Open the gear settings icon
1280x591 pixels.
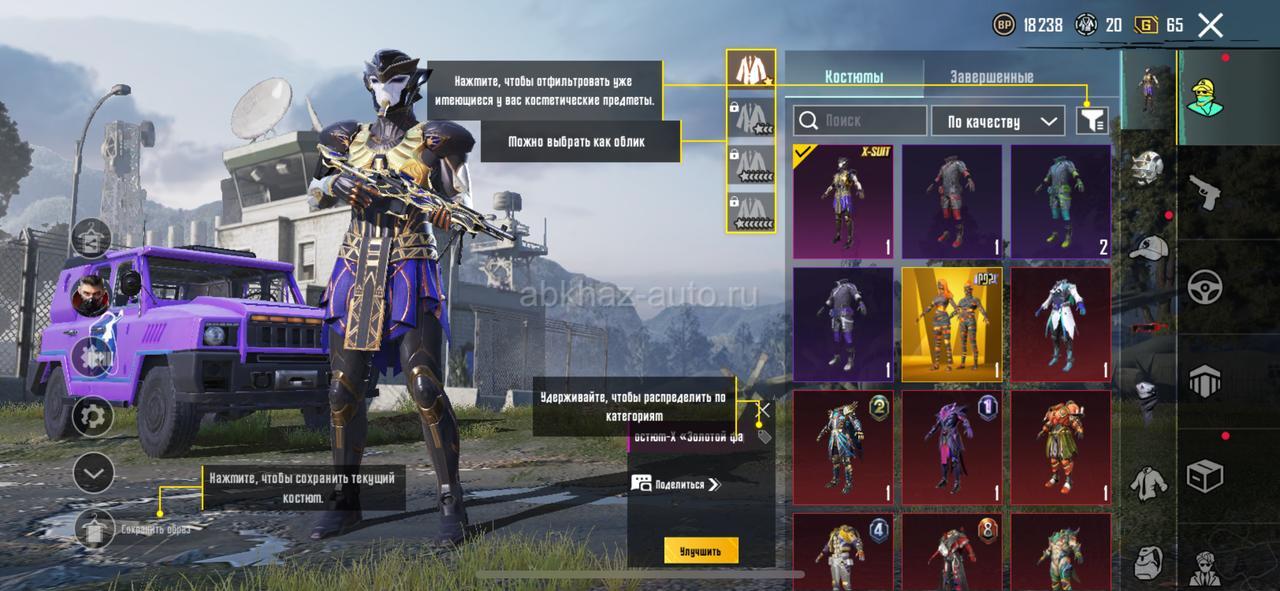[x=94, y=415]
